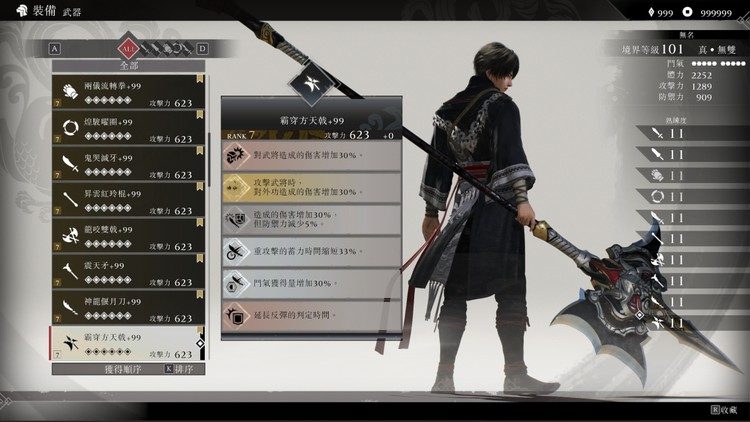Select the 异害紅玲棍 staff weapon

128,202
